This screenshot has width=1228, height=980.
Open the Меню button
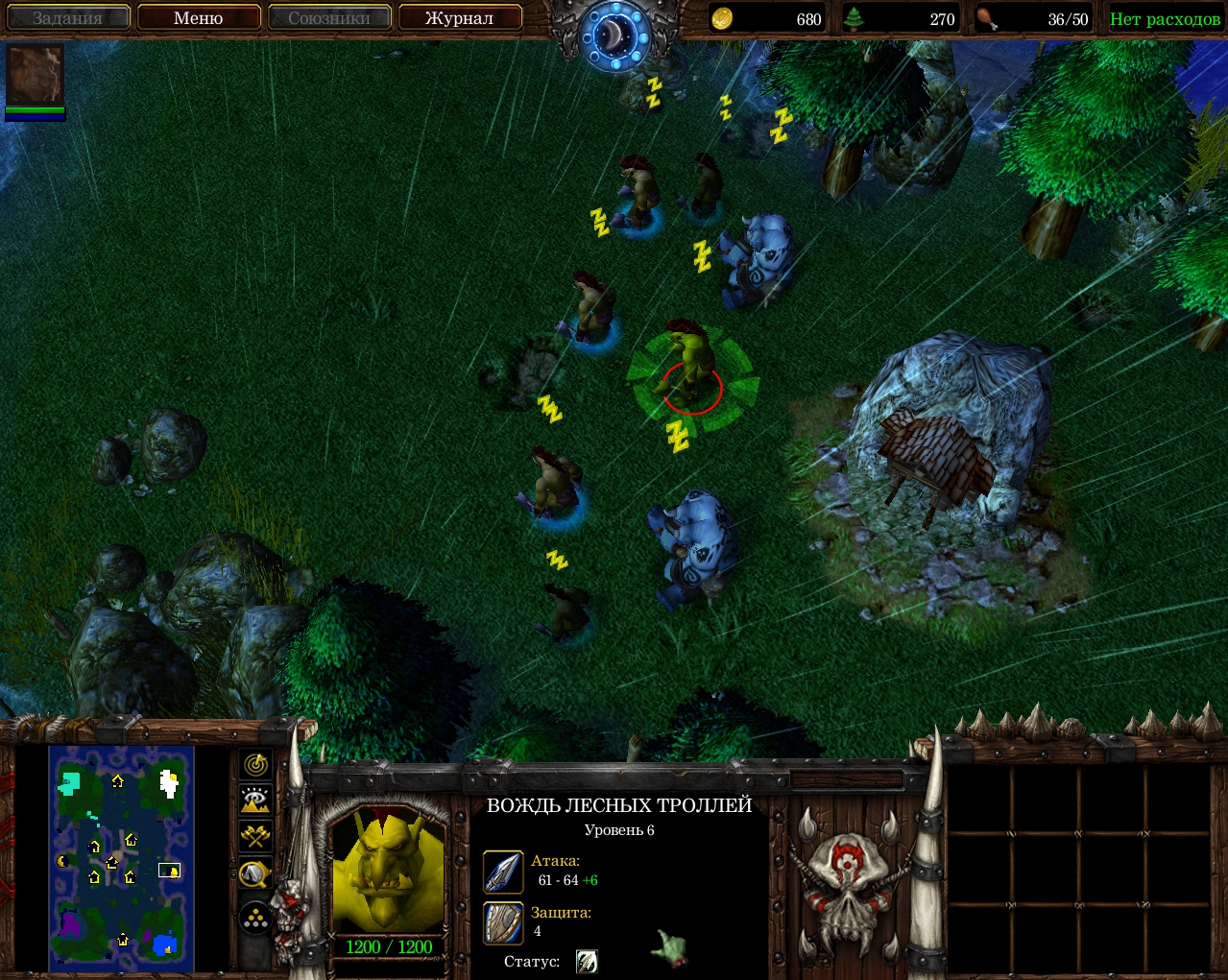[199, 18]
